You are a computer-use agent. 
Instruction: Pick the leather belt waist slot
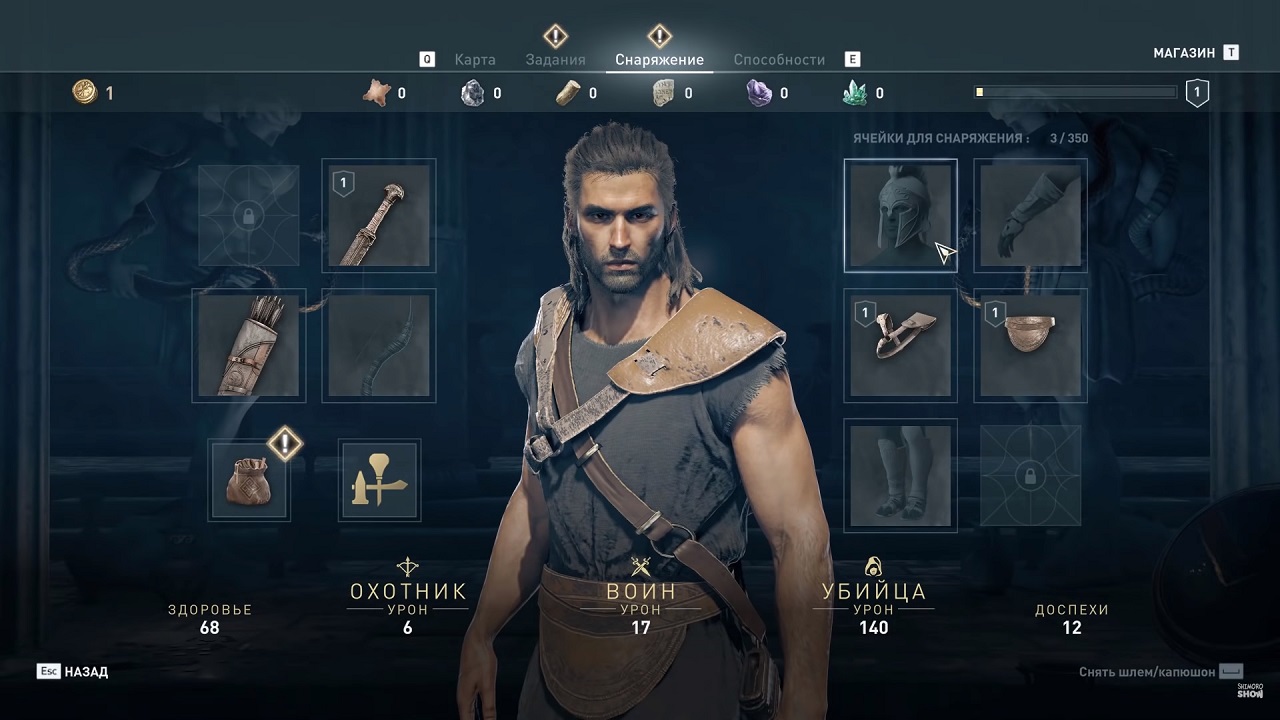tap(1030, 345)
